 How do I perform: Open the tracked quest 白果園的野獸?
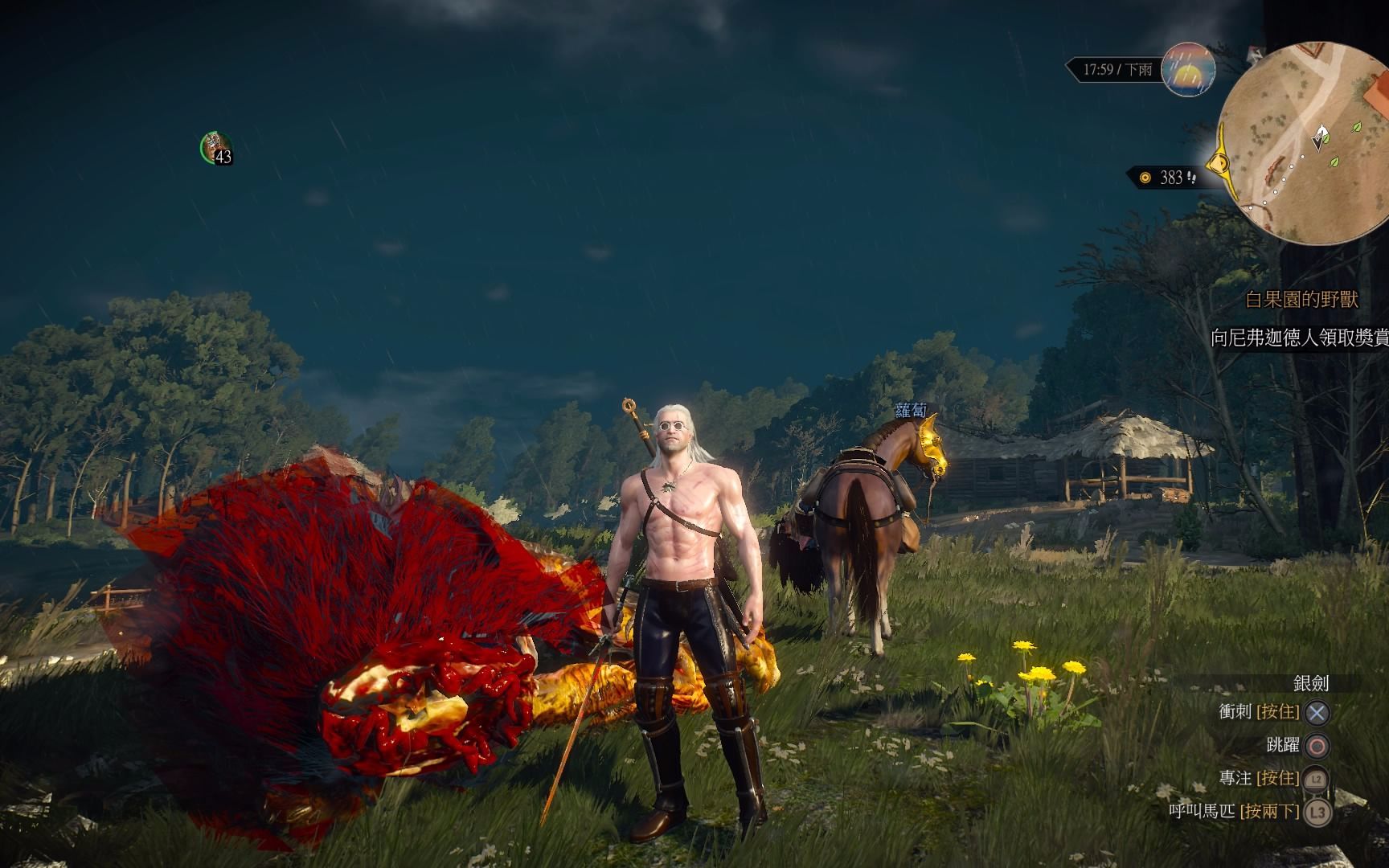1301,300
